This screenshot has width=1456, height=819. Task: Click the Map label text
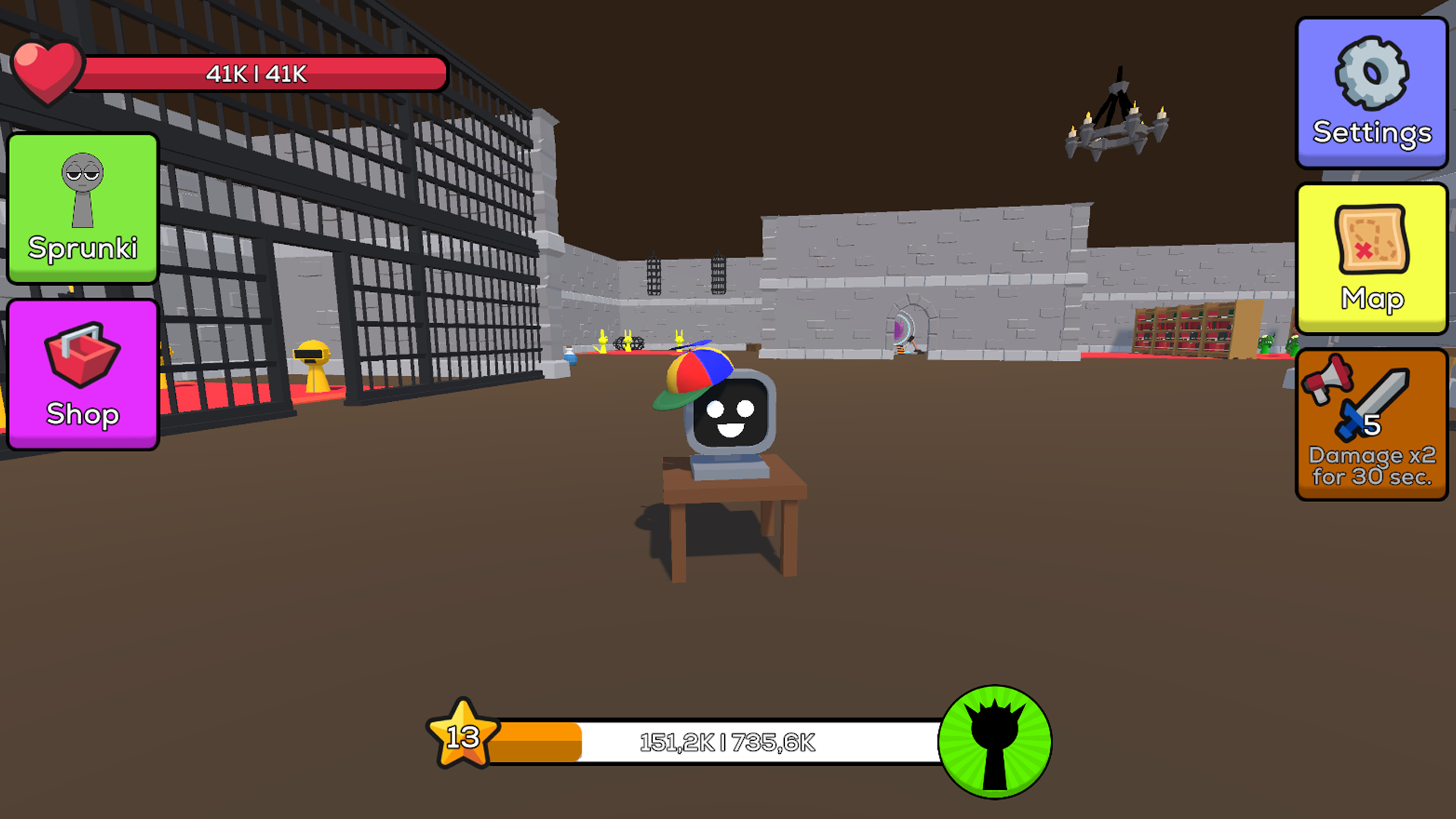point(1375,299)
